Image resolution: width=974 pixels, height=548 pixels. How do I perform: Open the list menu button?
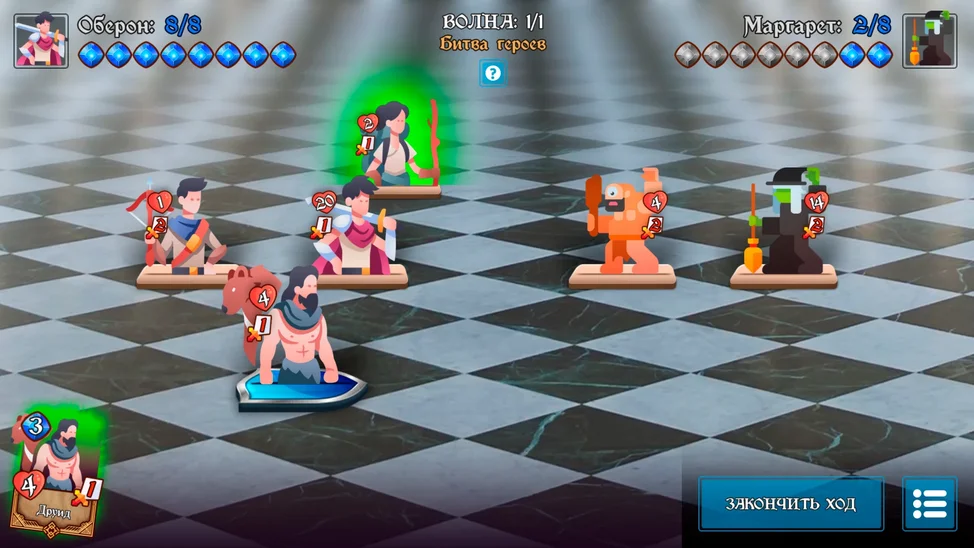929,503
